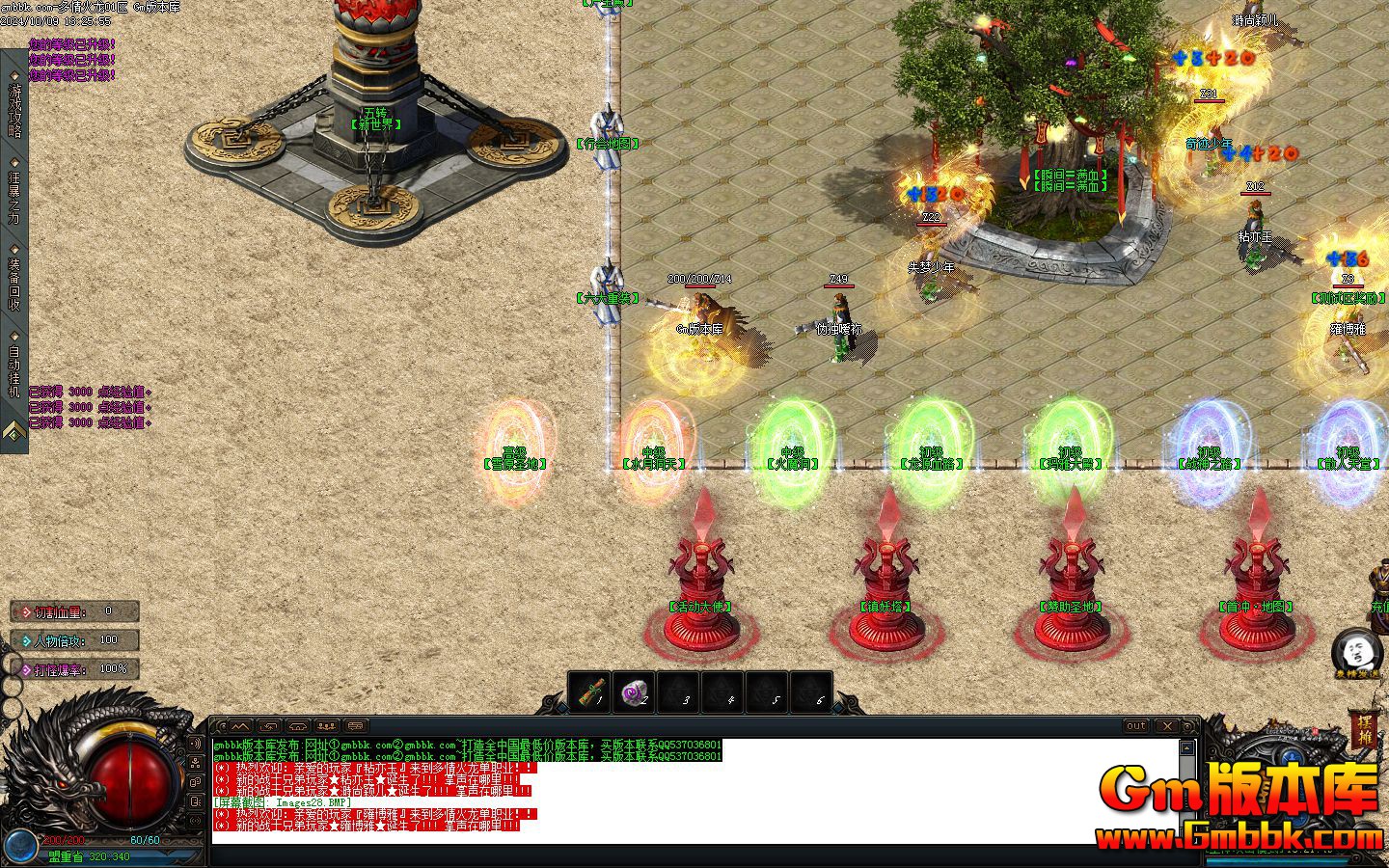Toggle 自动挂机 auto-battle mode
The image size is (1389, 868).
click(14, 370)
